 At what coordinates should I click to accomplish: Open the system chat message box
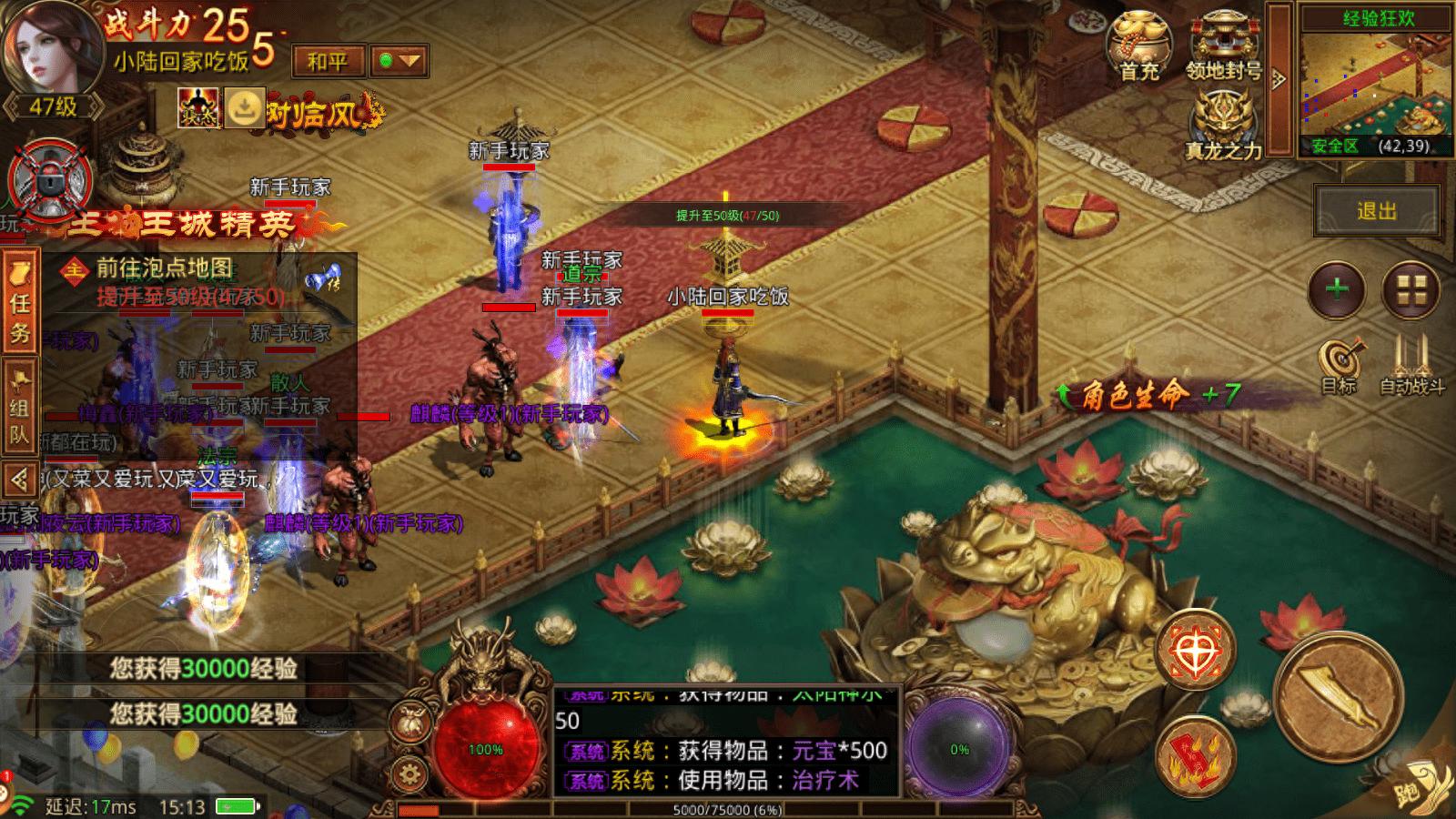pyautogui.click(x=727, y=741)
